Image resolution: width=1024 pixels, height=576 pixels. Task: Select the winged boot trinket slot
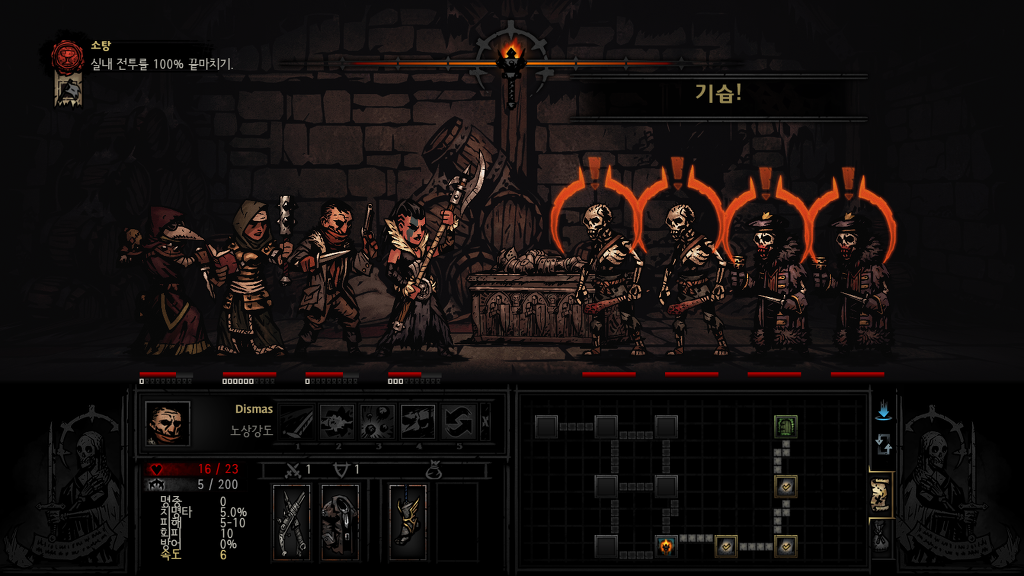click(x=407, y=520)
